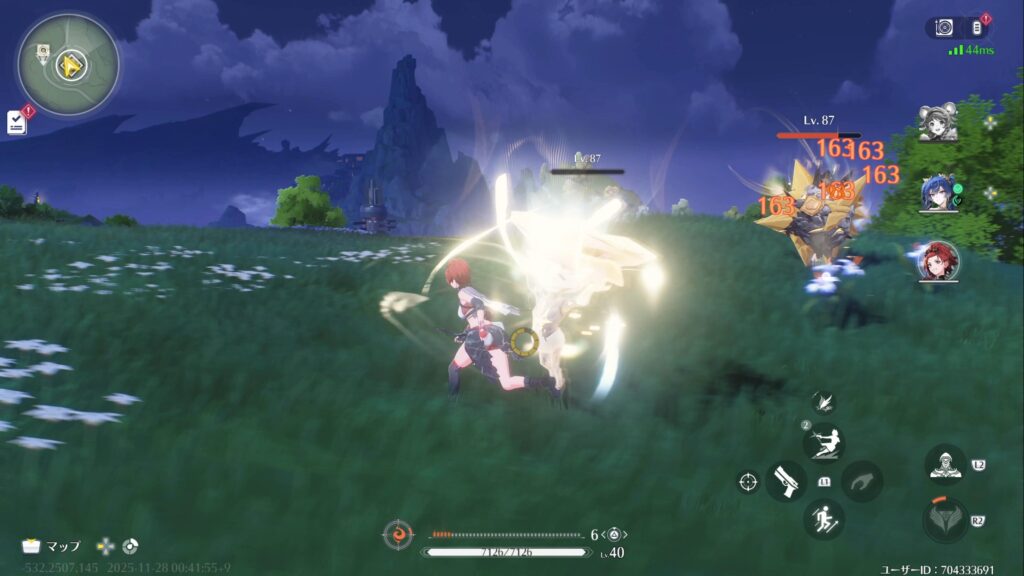Switch to the blue-haired party member portrait
This screenshot has height=576, width=1024.
[937, 193]
